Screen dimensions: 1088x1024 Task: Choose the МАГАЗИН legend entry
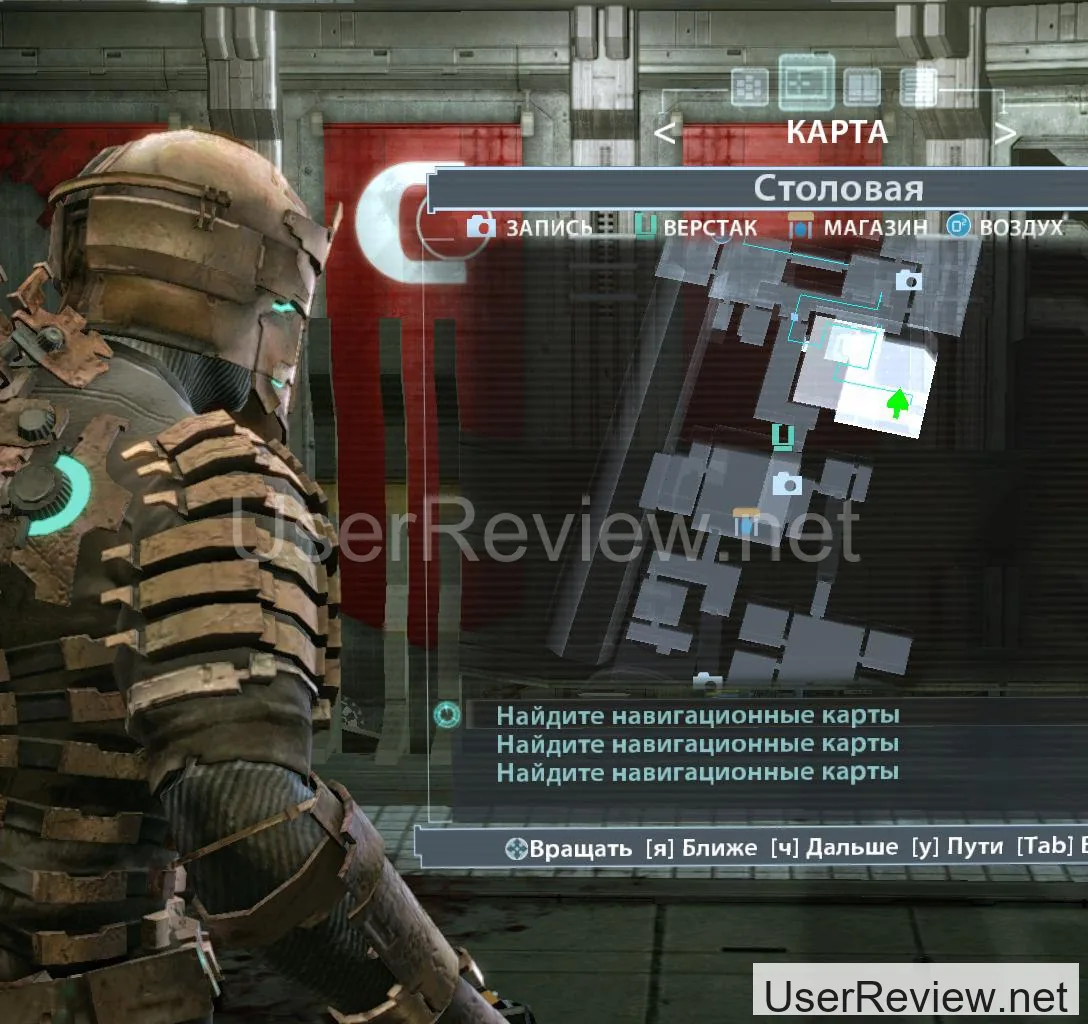coord(857,227)
